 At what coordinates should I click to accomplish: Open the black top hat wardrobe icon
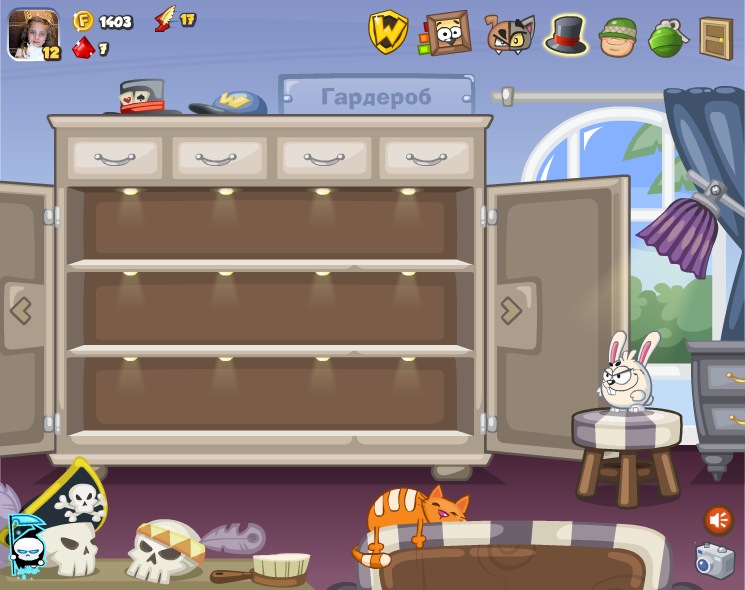[566, 34]
